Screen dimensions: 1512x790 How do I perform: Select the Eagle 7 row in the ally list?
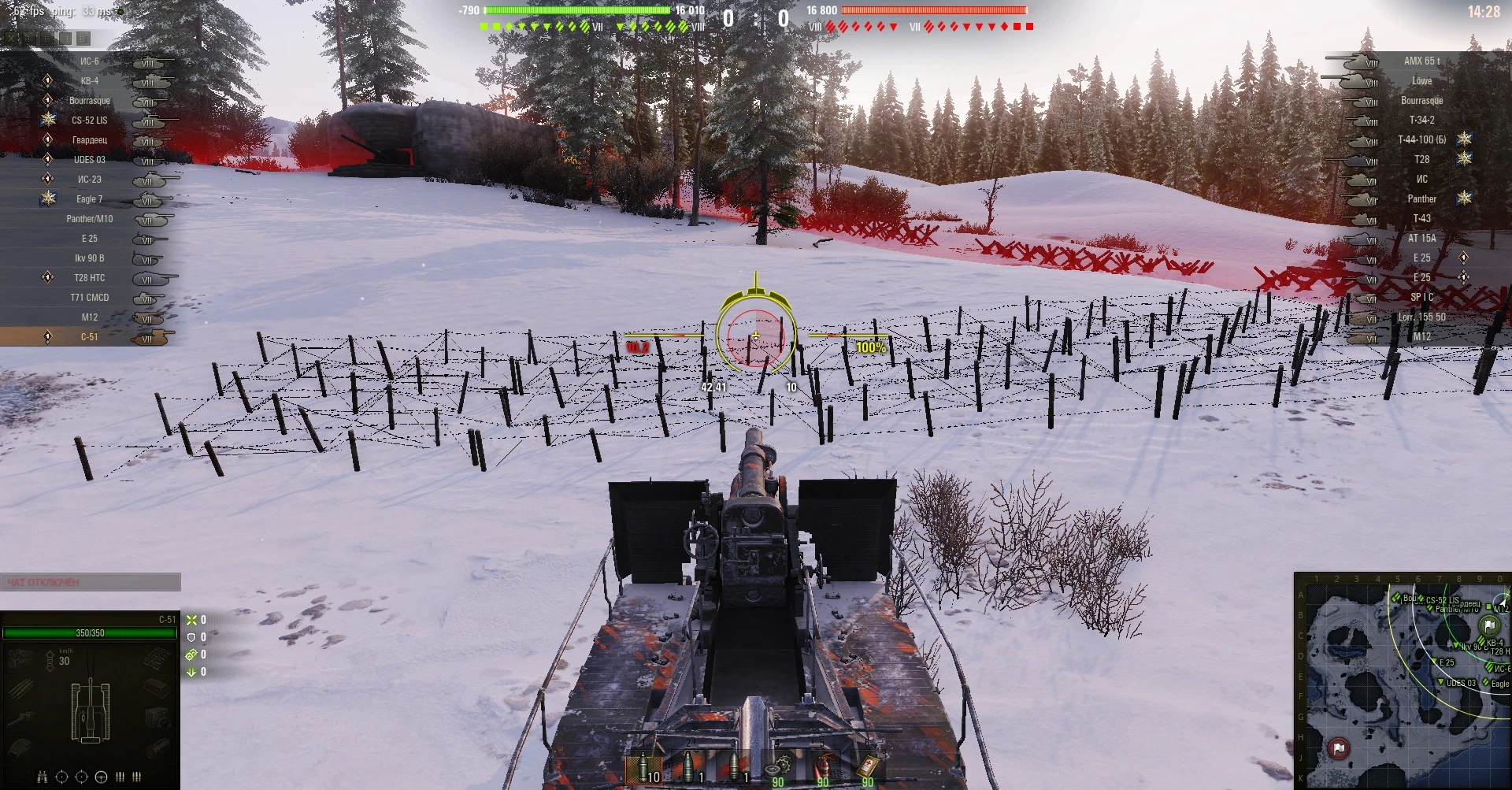[x=91, y=198]
